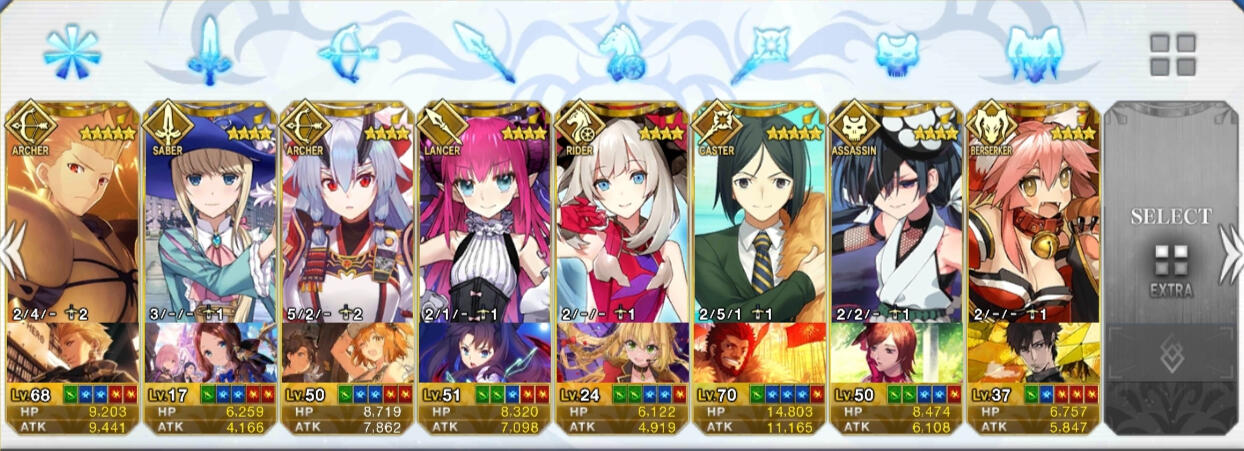This screenshot has width=1244, height=451.
Task: Click the right scroll arrow
Action: pyautogui.click(x=1232, y=248)
